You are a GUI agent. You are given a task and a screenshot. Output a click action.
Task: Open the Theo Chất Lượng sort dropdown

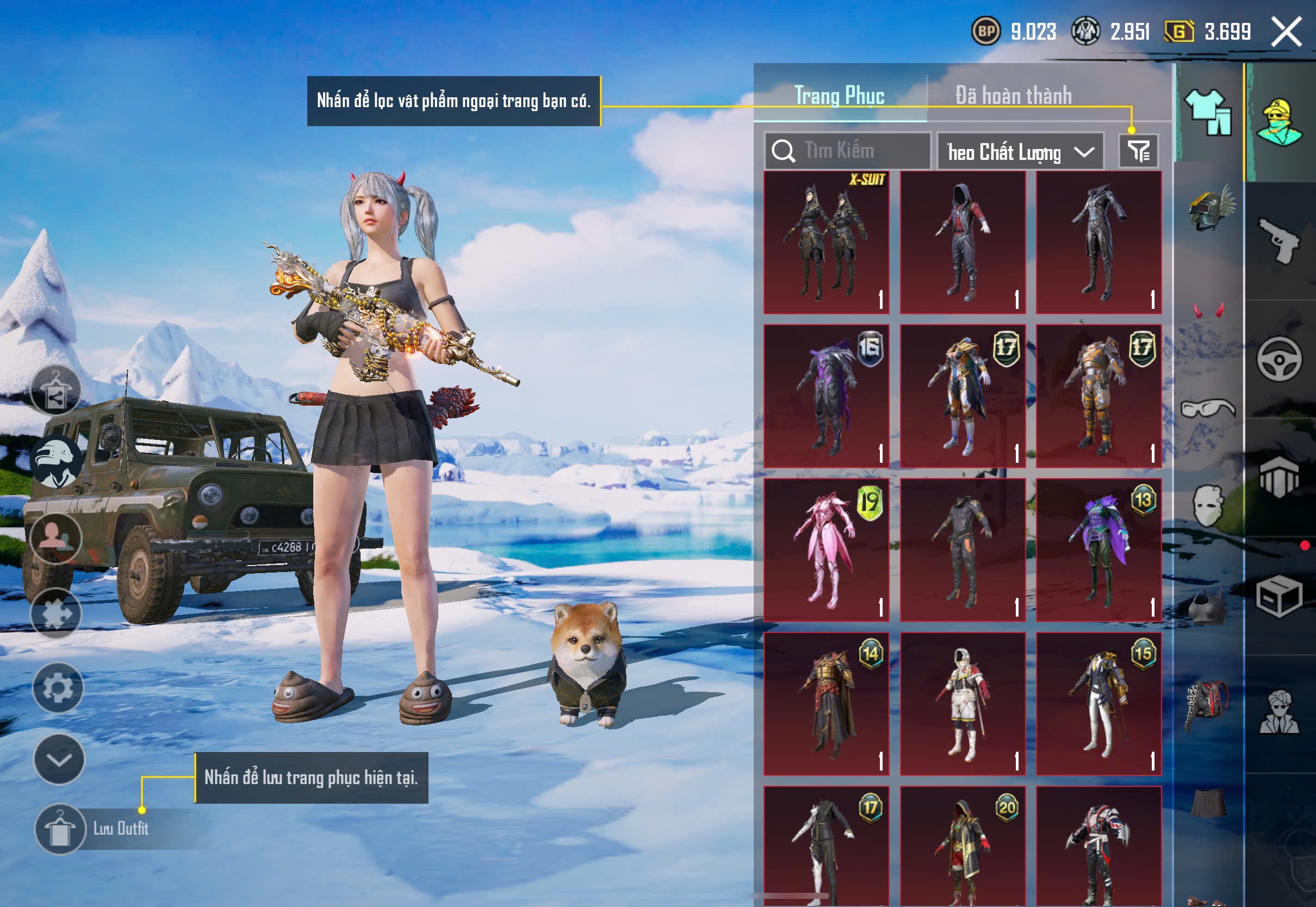point(1020,152)
